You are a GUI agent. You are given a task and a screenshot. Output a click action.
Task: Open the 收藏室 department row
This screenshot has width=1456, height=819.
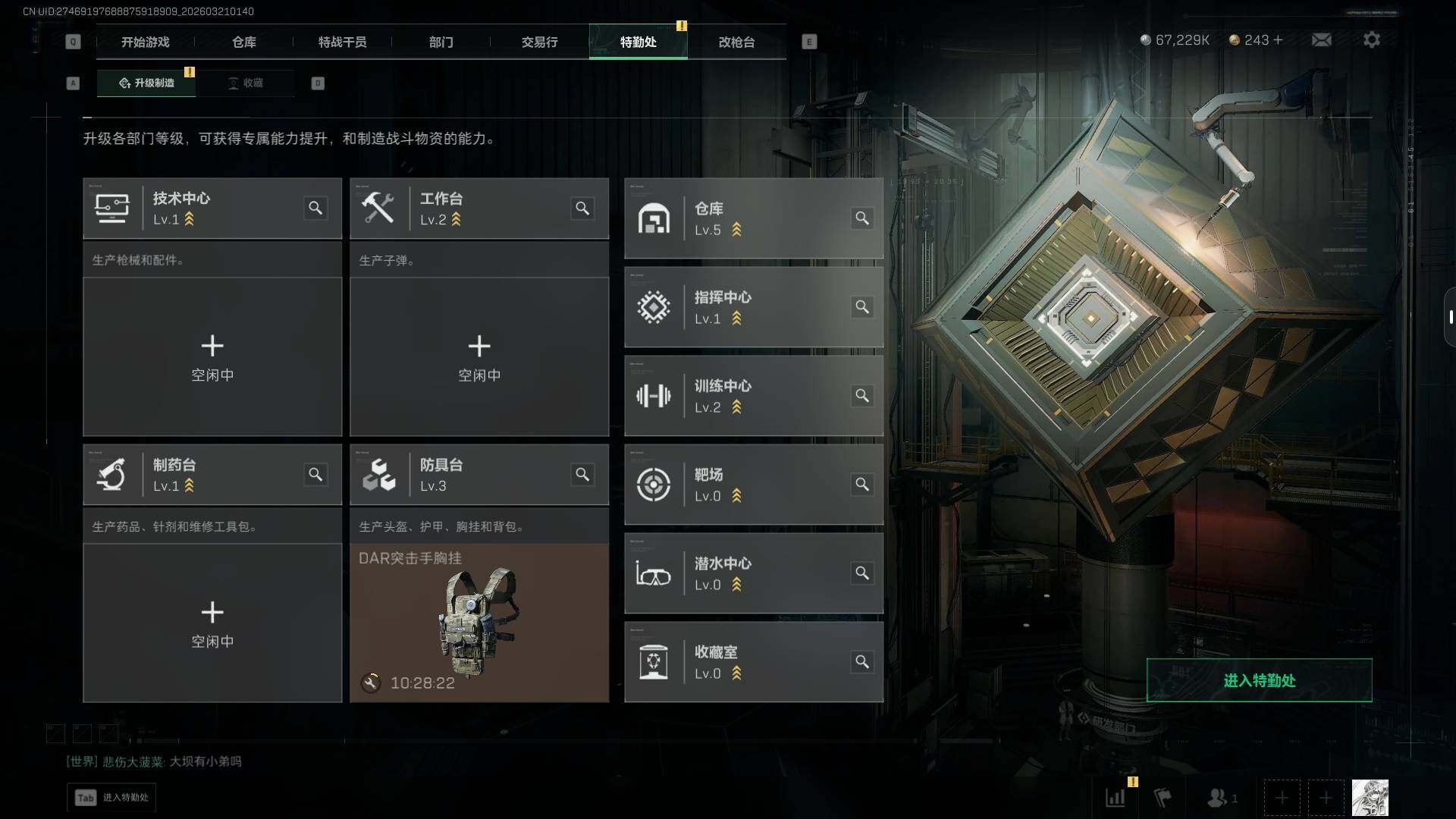click(753, 662)
